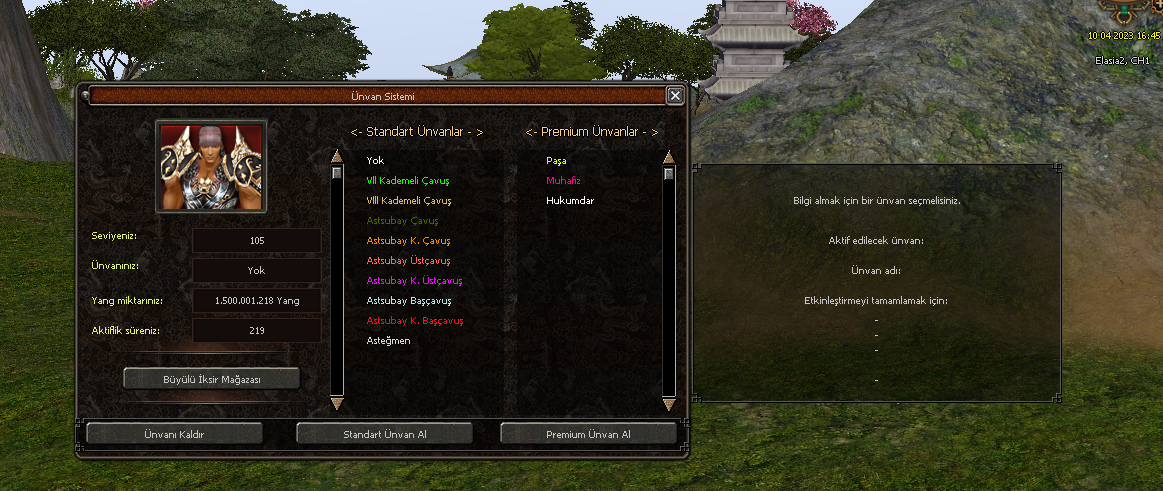Select Astsubay Üstçavuş from the list
The height and width of the screenshot is (491, 1163).
[408, 261]
